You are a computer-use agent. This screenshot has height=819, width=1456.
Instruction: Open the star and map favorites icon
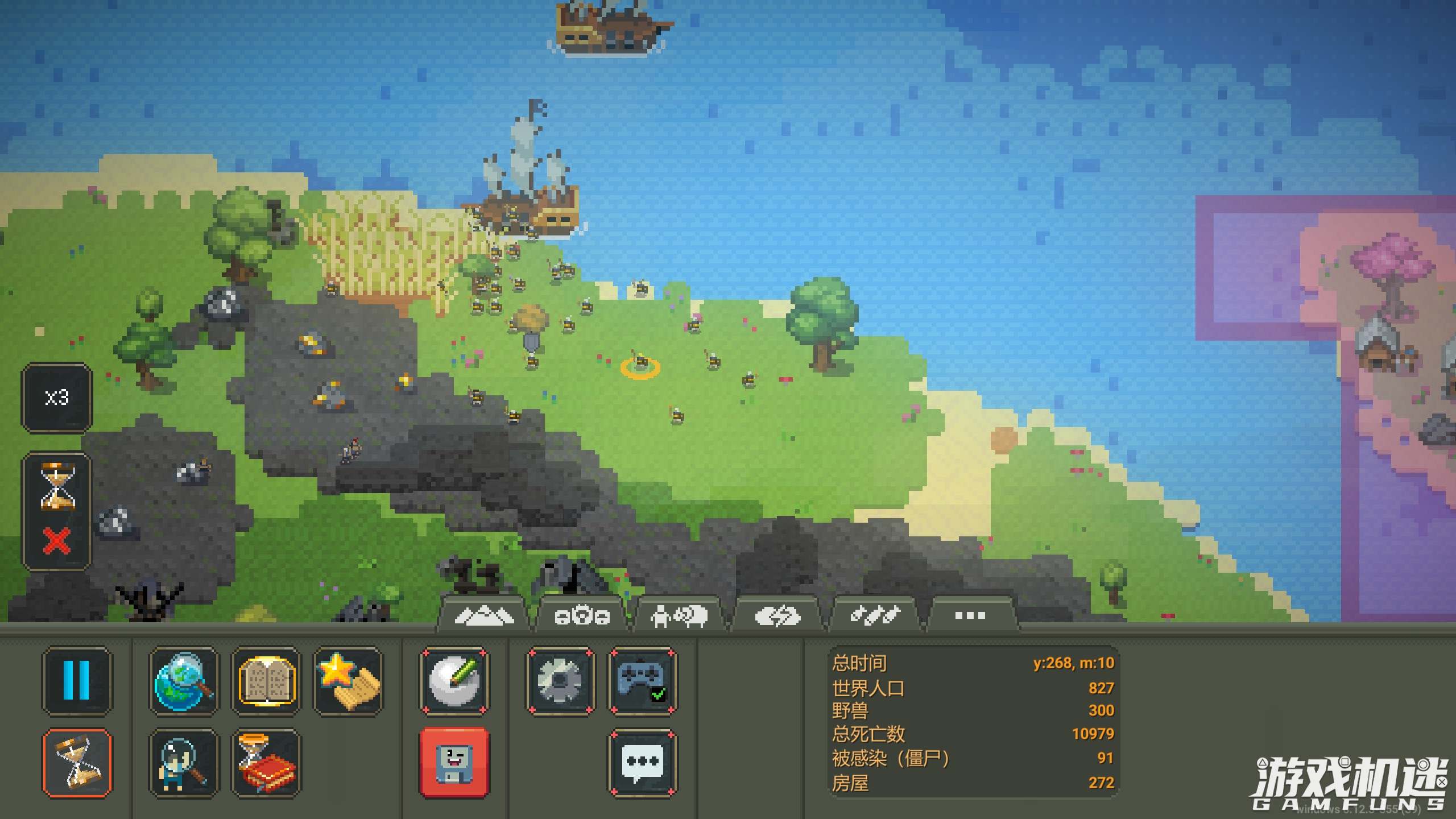(x=348, y=680)
